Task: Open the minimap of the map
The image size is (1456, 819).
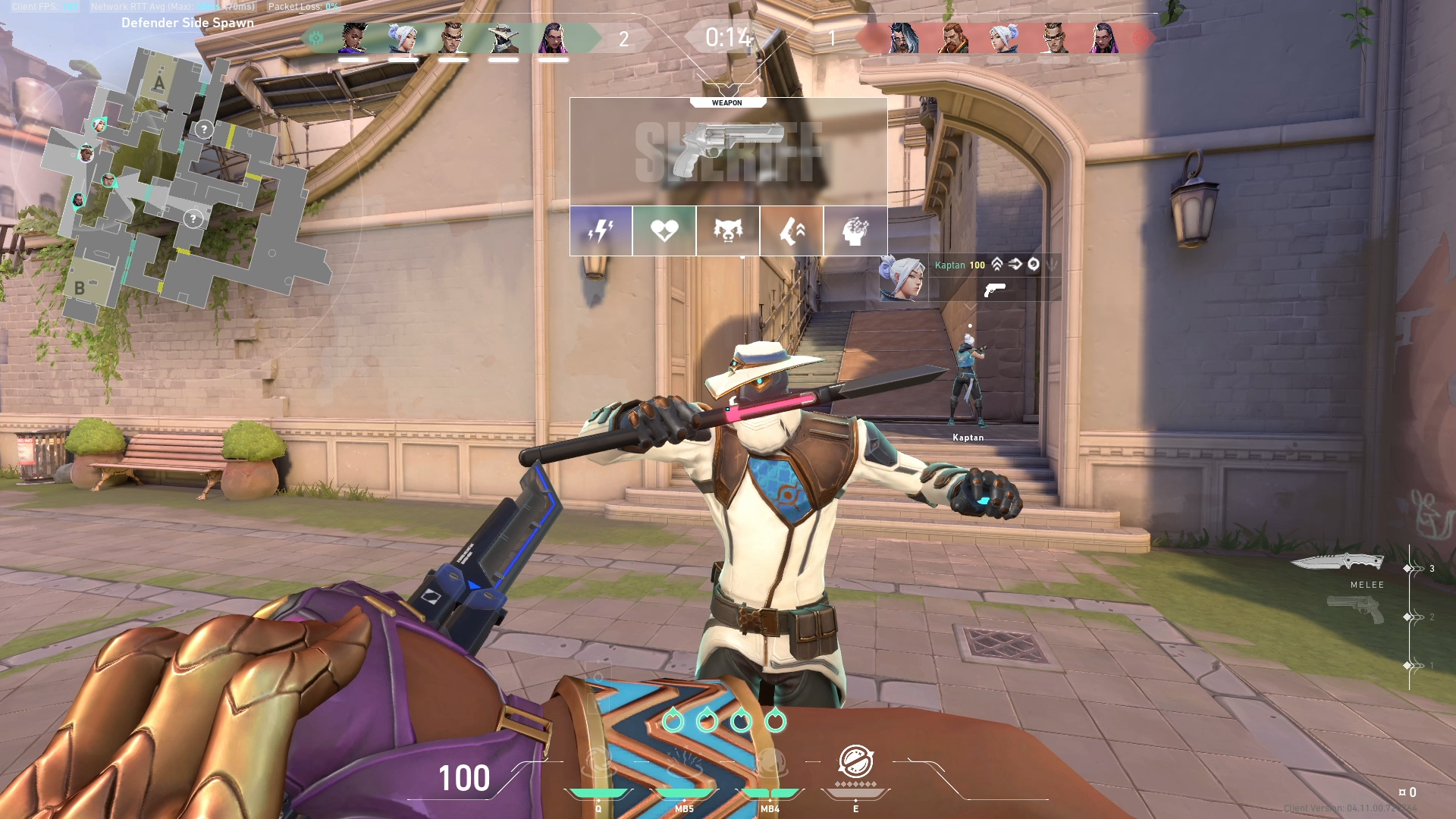Action: pos(182,182)
